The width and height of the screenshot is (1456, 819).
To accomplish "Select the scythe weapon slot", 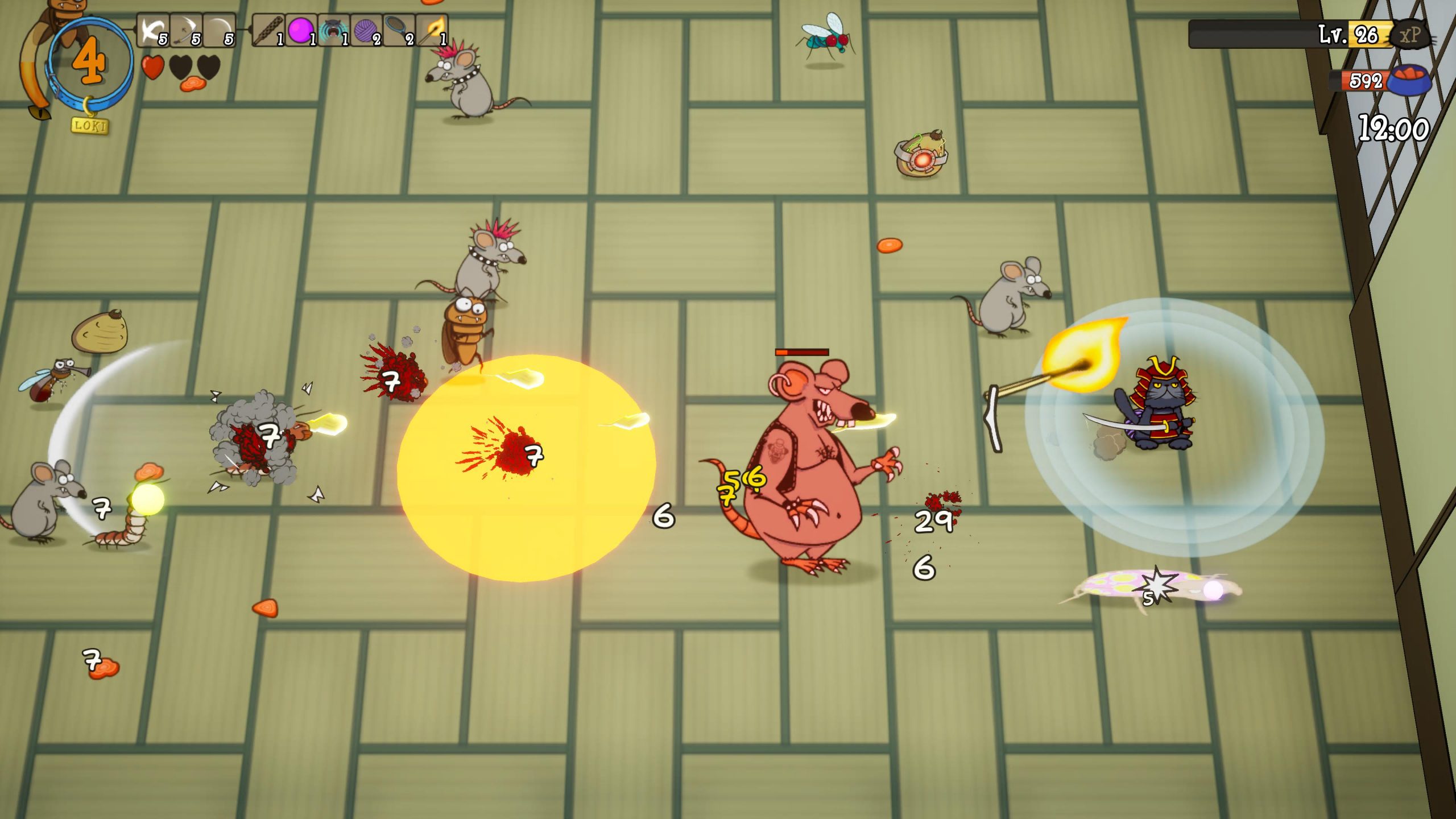I will [186, 30].
